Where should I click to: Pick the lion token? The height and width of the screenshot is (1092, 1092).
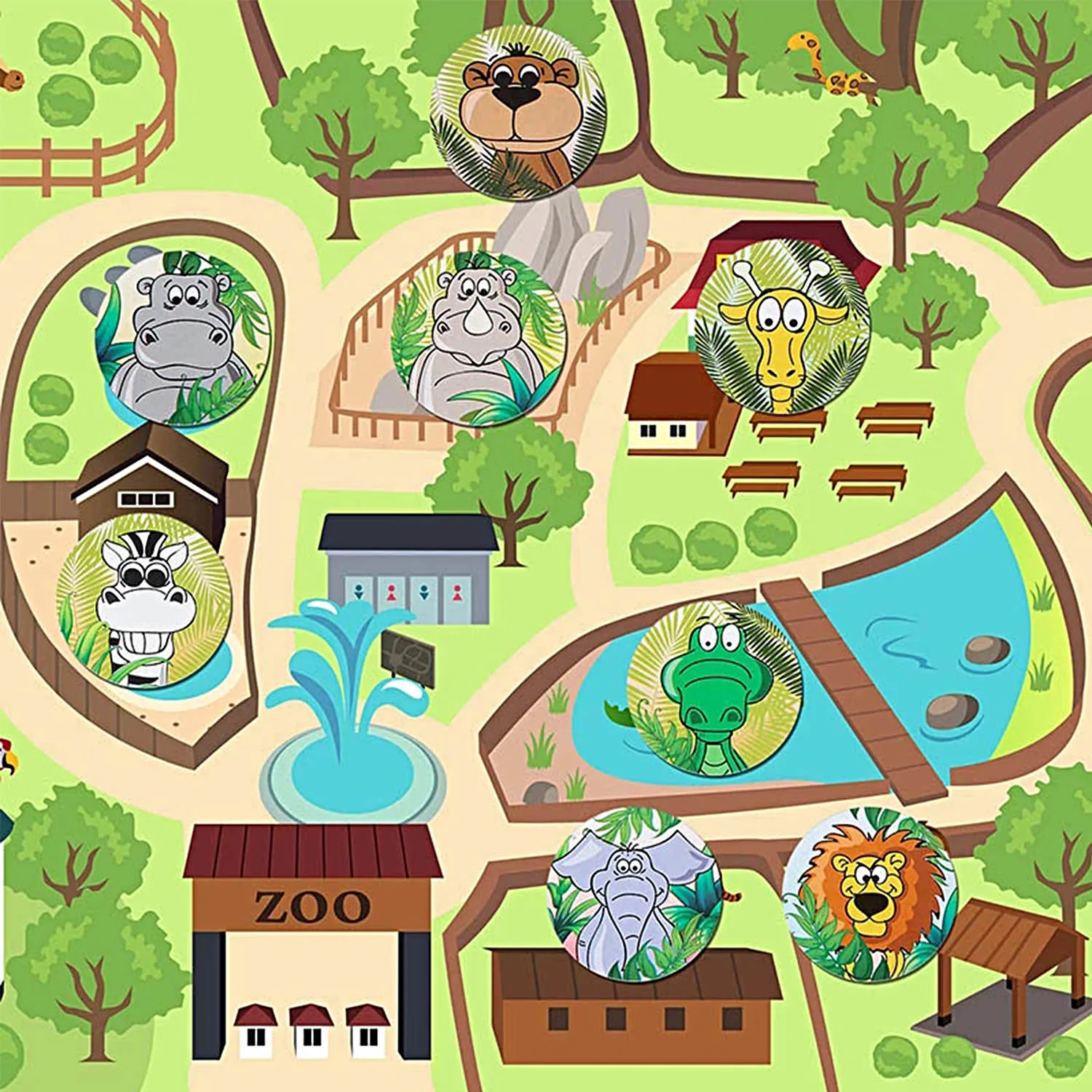tap(868, 894)
